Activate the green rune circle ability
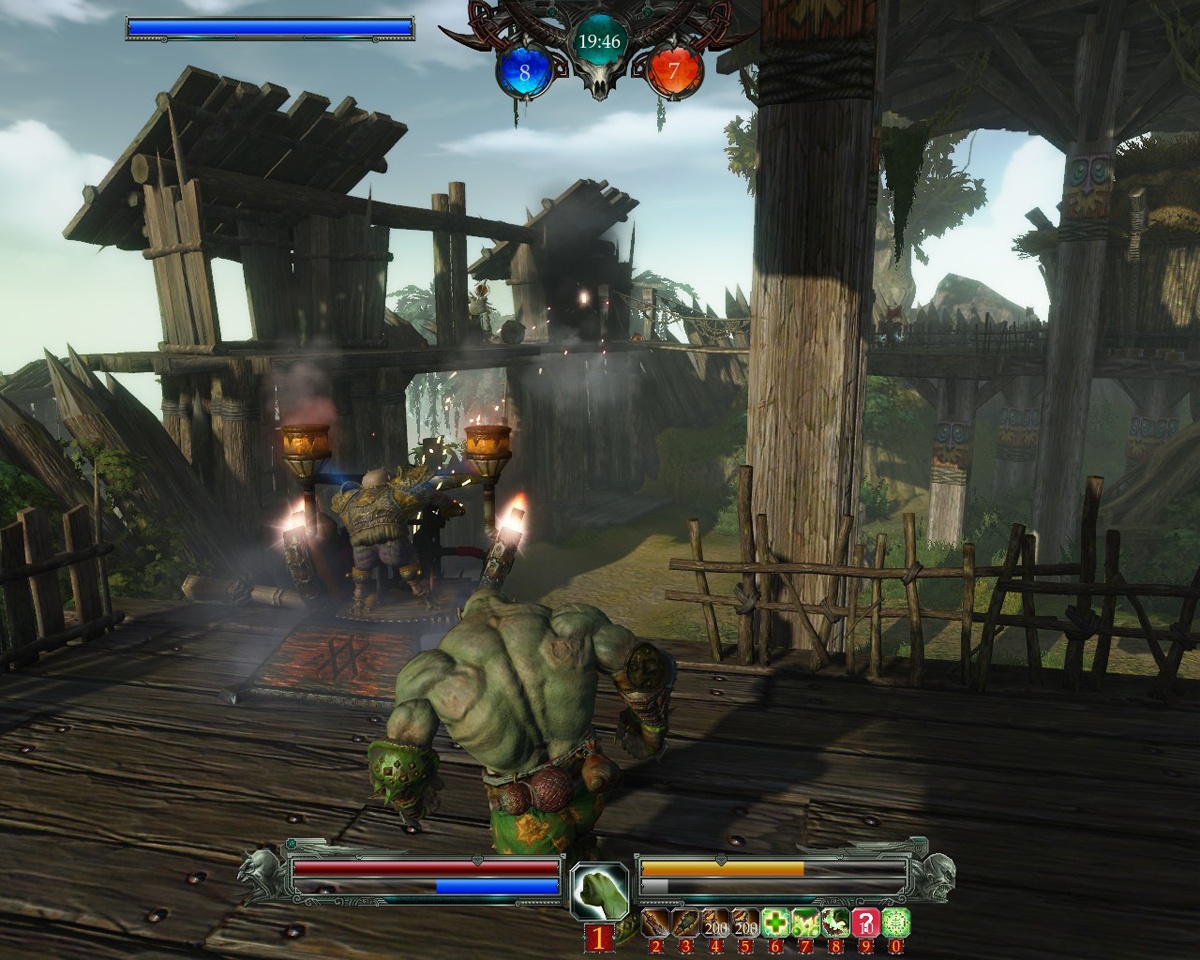1200x960 pixels. coord(896,922)
